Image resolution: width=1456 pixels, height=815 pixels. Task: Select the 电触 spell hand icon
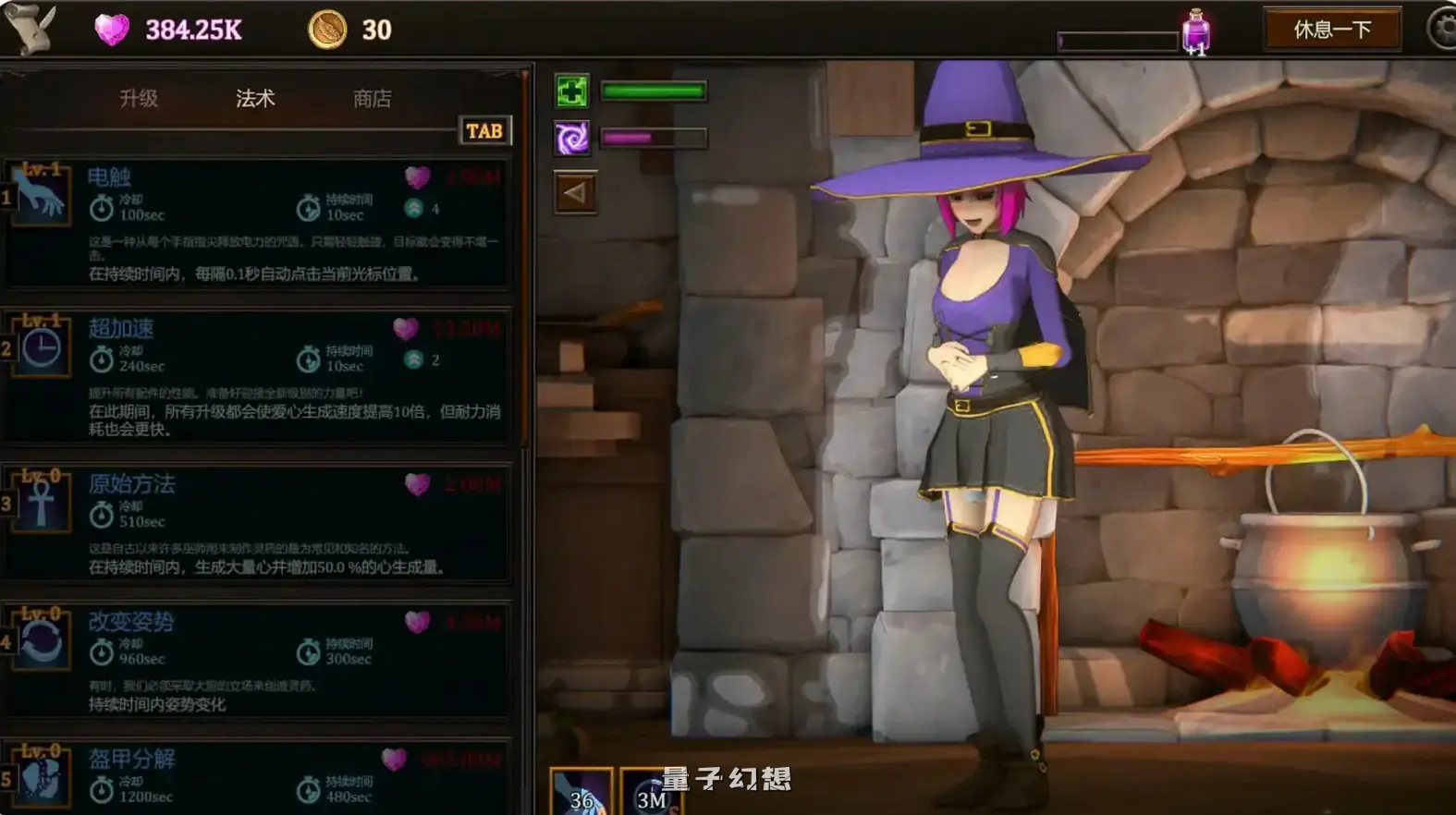(x=39, y=194)
